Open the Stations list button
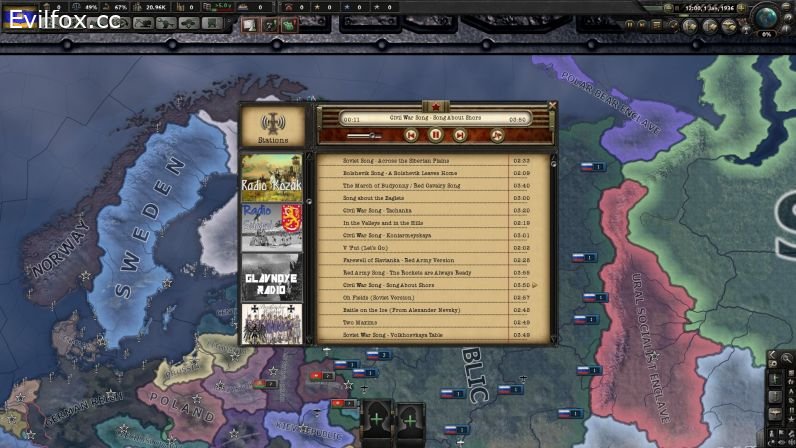796x448 pixels. pyautogui.click(x=272, y=127)
